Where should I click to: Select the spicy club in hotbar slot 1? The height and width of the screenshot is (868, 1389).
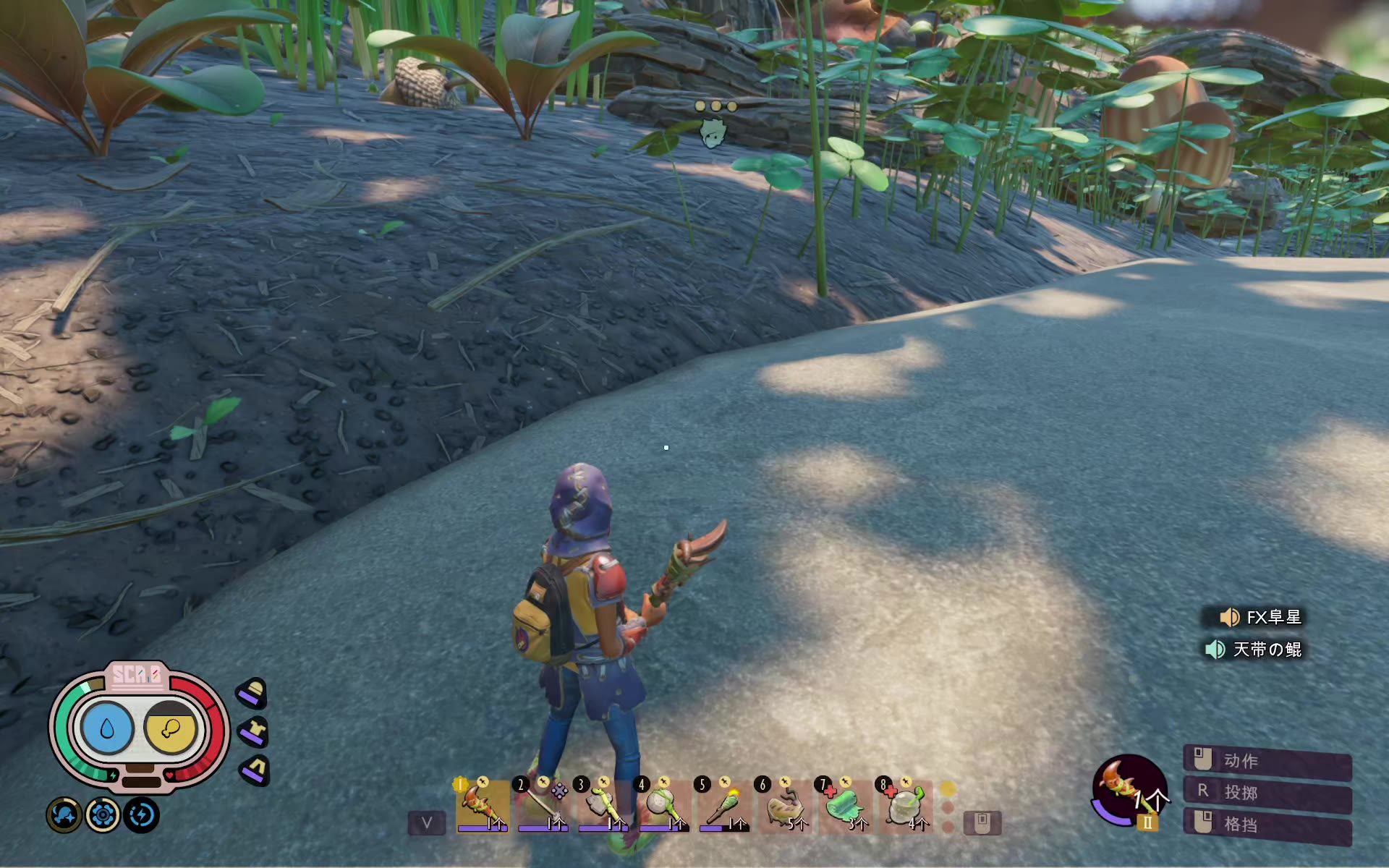coord(482,806)
